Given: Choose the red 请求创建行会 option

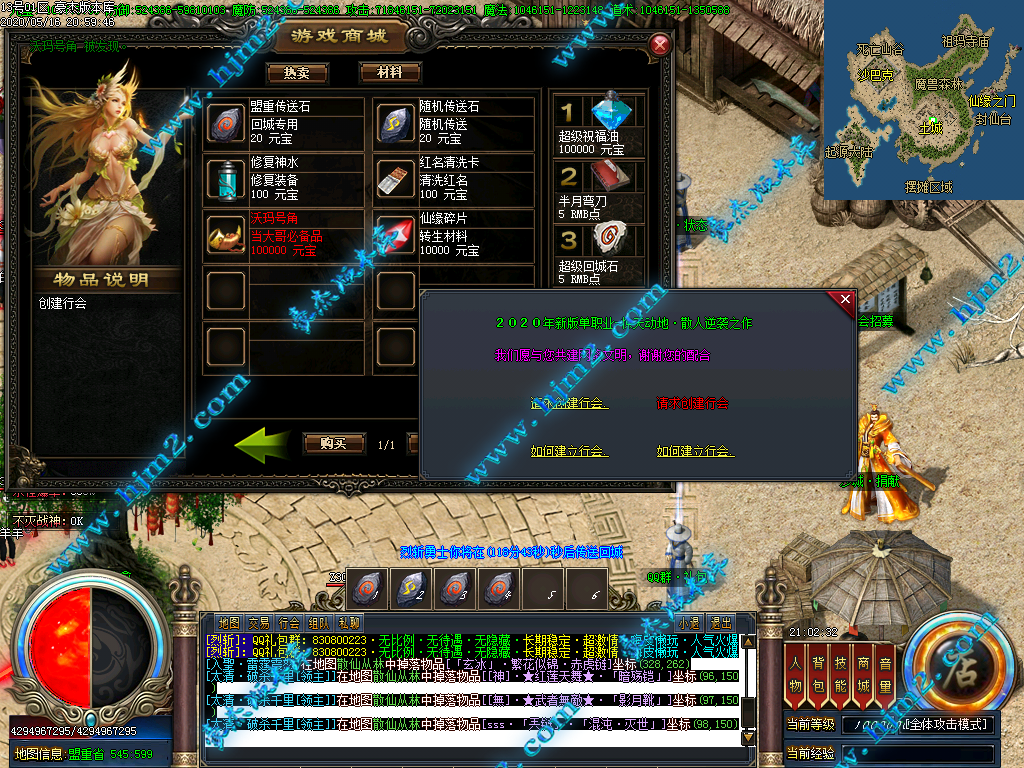Looking at the screenshot, I should 693,404.
